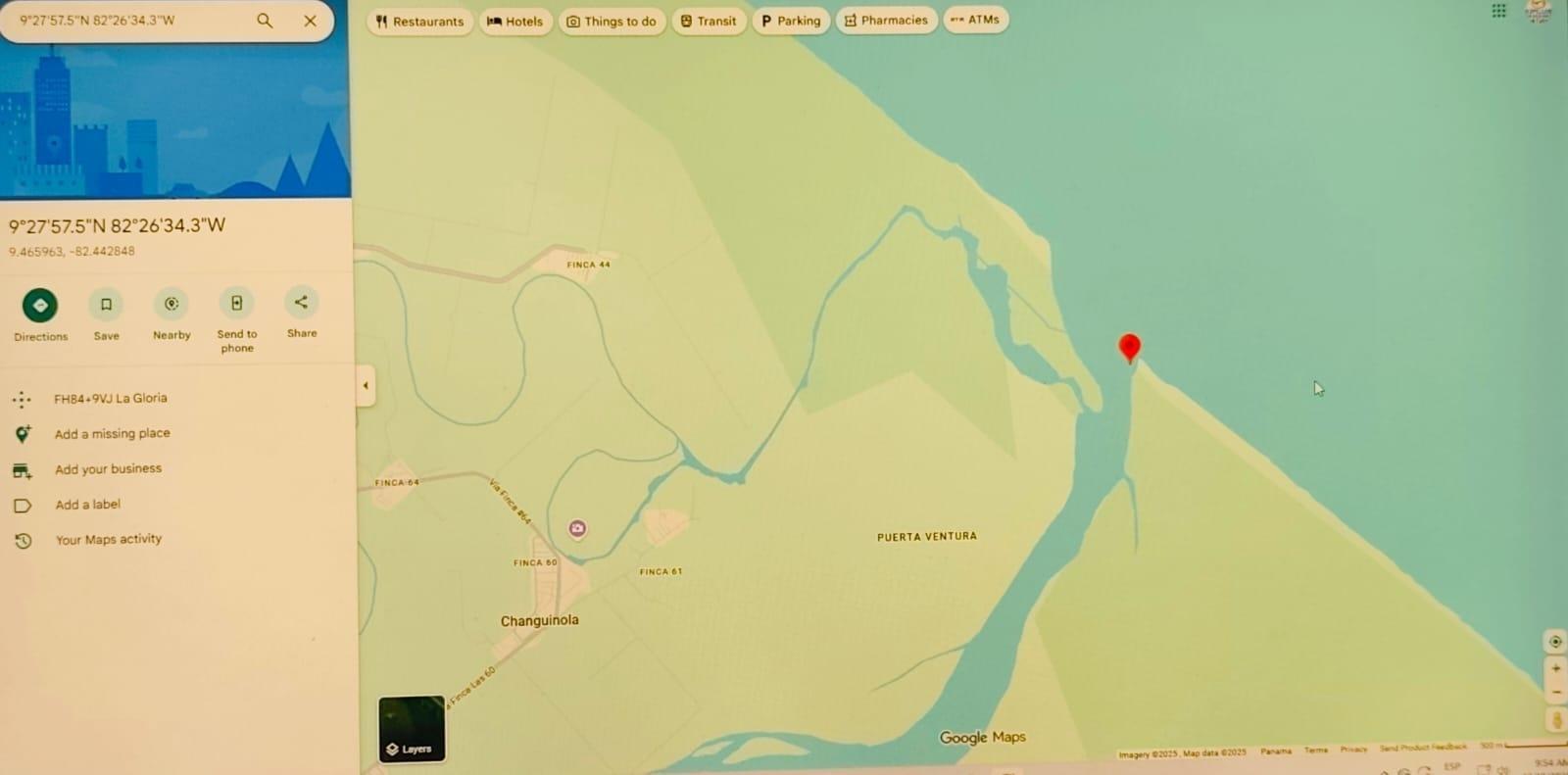Filter the map by Hotels
Image resolution: width=1568 pixels, height=775 pixels.
pos(515,22)
